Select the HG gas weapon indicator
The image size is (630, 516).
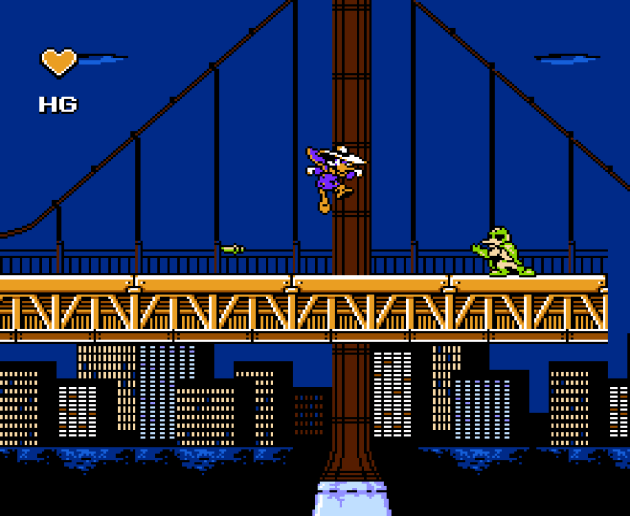pyautogui.click(x=57, y=104)
